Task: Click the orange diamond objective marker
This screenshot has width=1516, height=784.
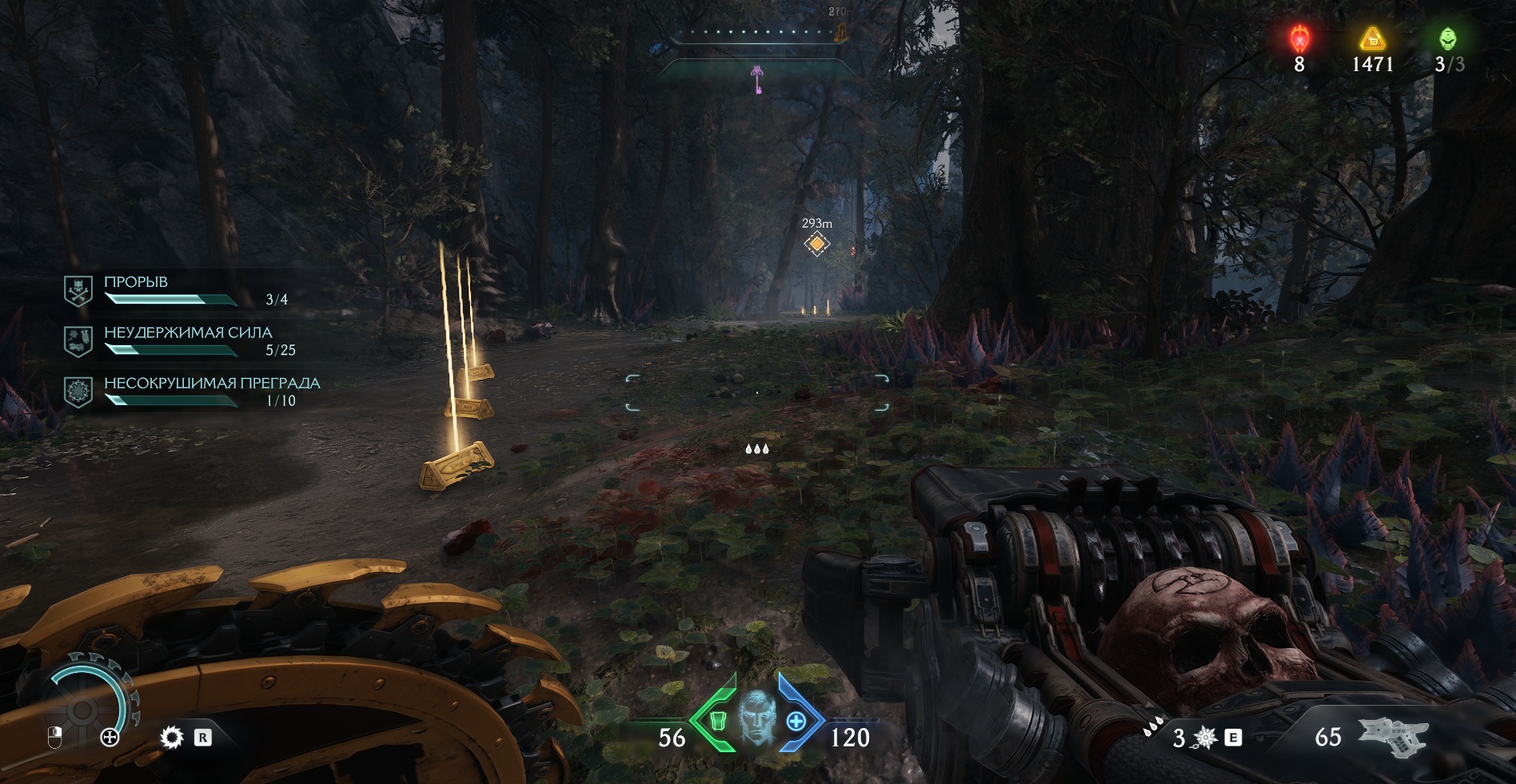Action: point(816,244)
